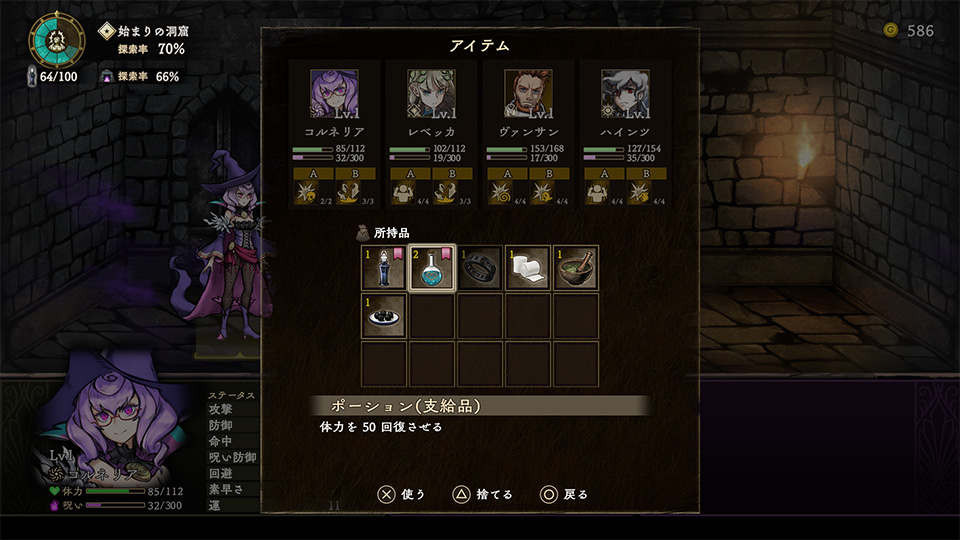The image size is (960, 540).
Task: Click the 捨てる (Discard) command
Action: tap(483, 494)
